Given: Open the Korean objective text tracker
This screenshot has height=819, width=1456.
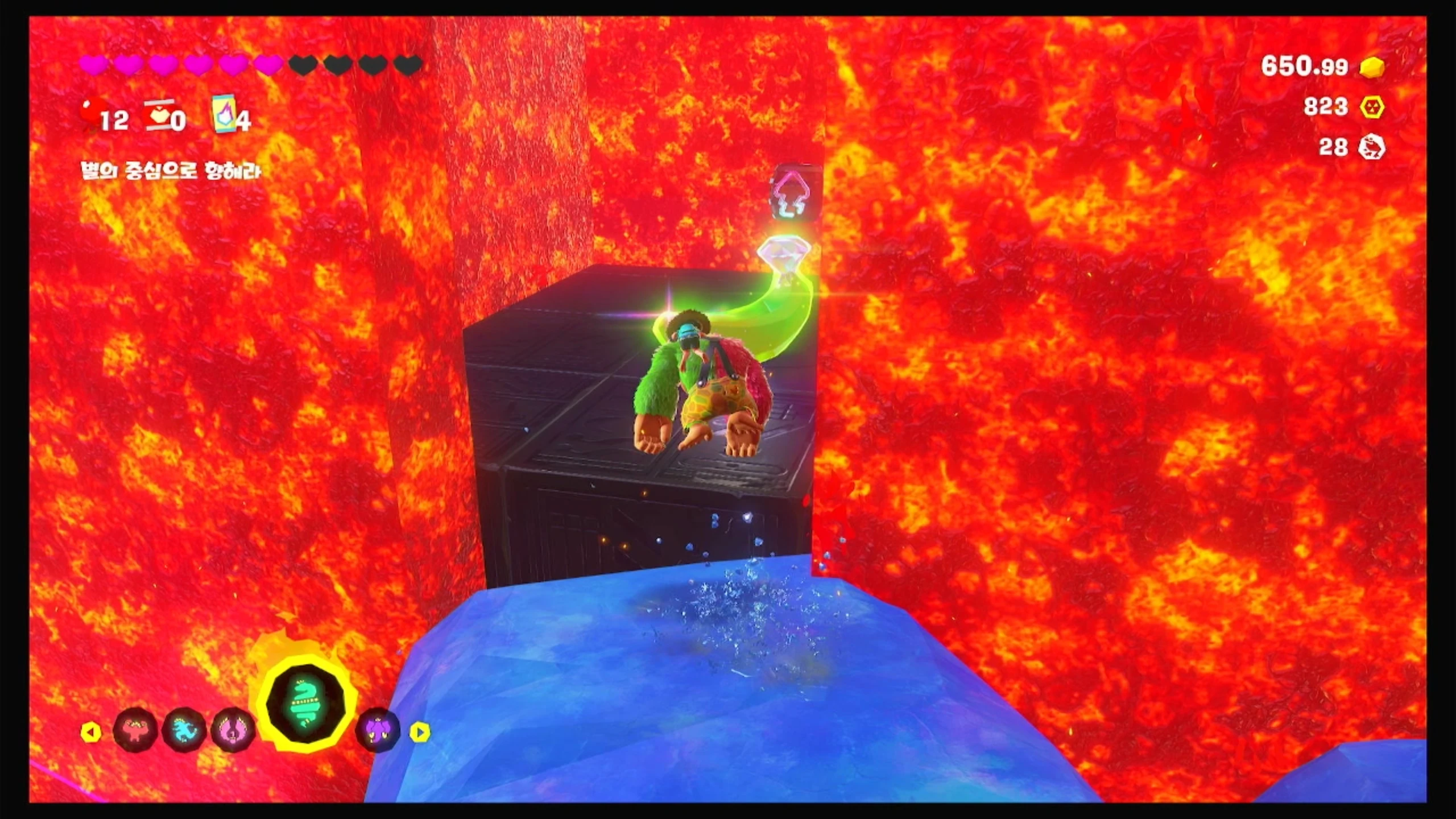Looking at the screenshot, I should tap(171, 171).
